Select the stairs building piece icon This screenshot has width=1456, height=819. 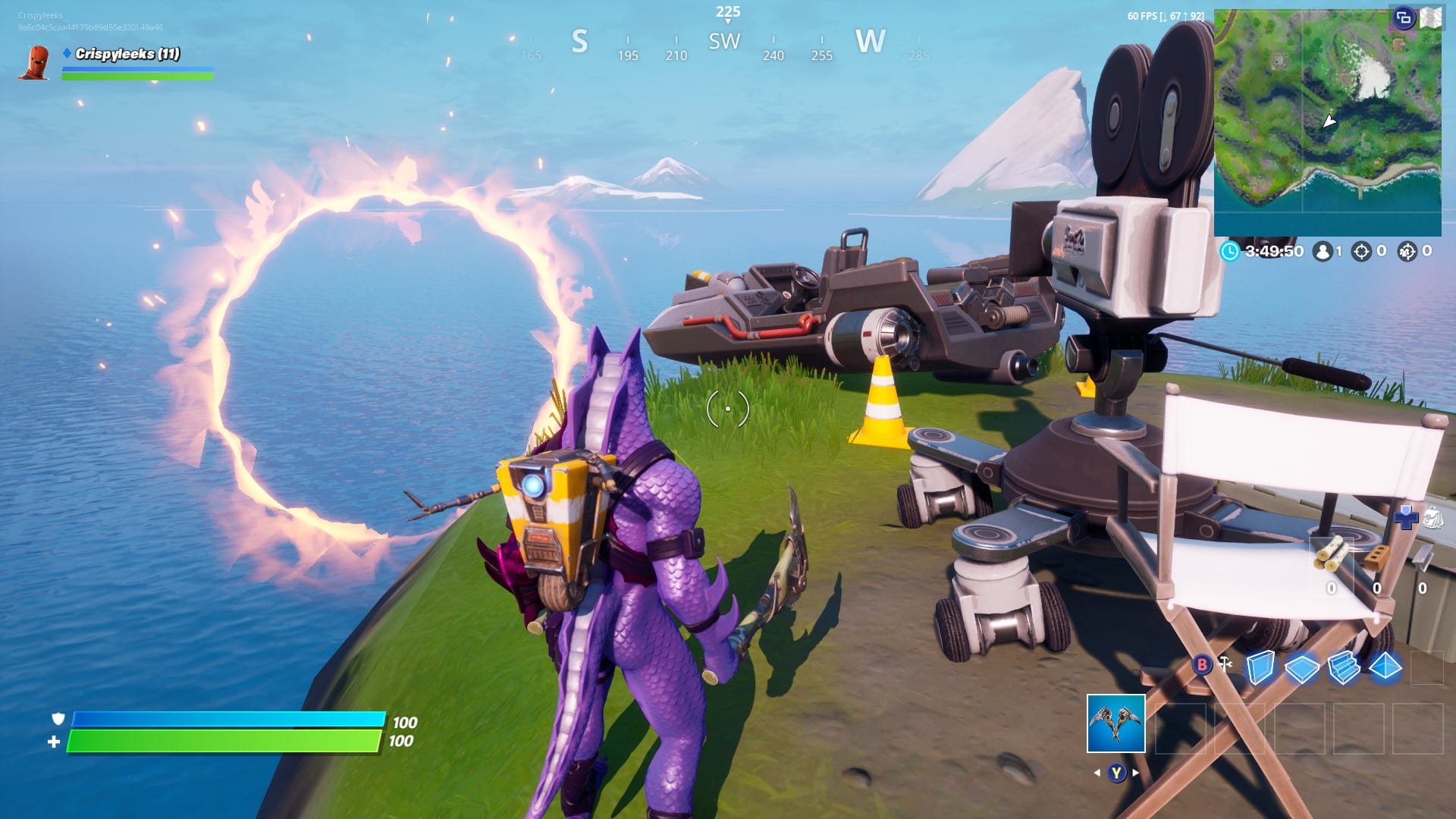click(1345, 667)
